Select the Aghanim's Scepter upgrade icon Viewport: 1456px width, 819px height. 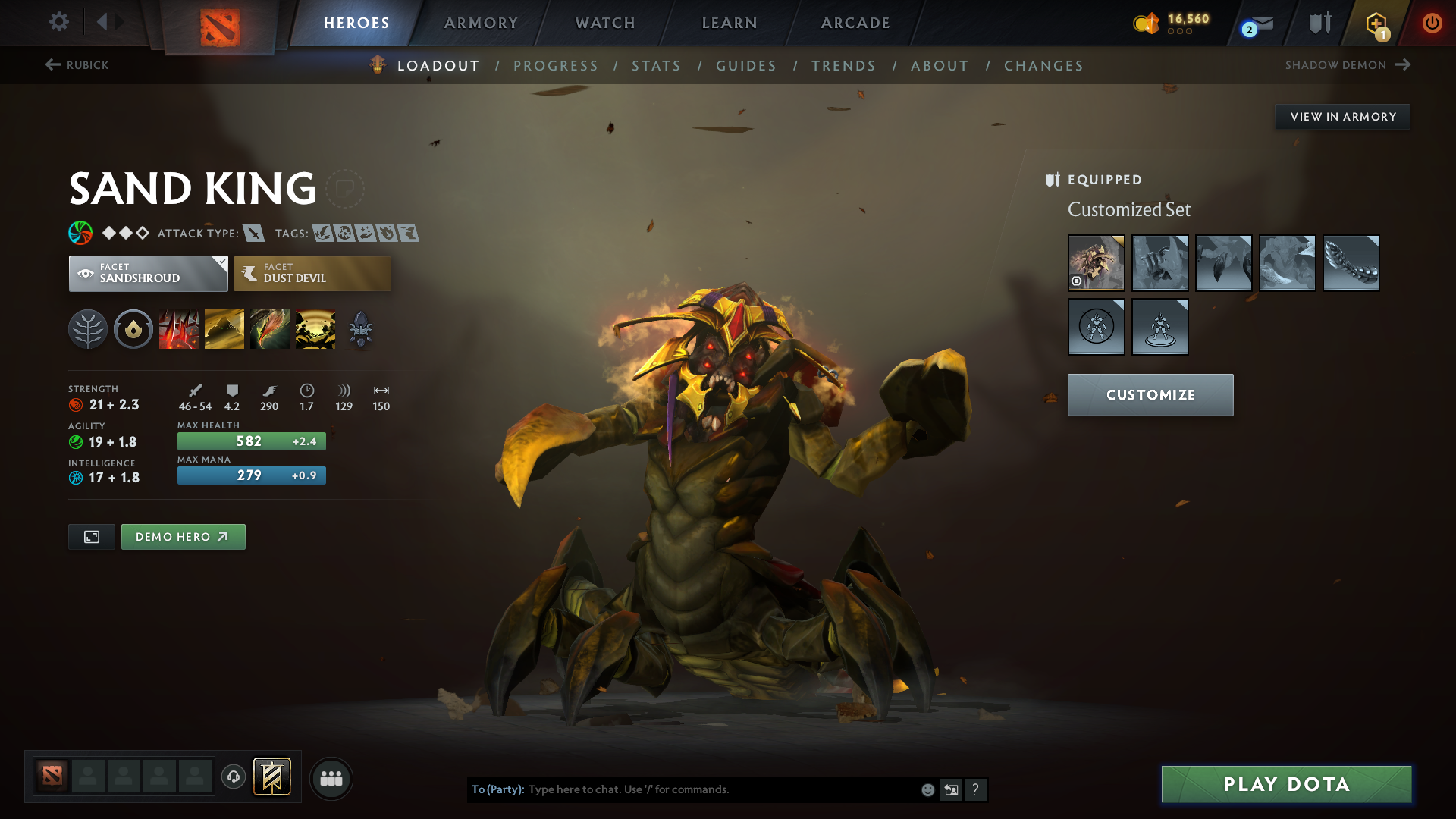(360, 328)
